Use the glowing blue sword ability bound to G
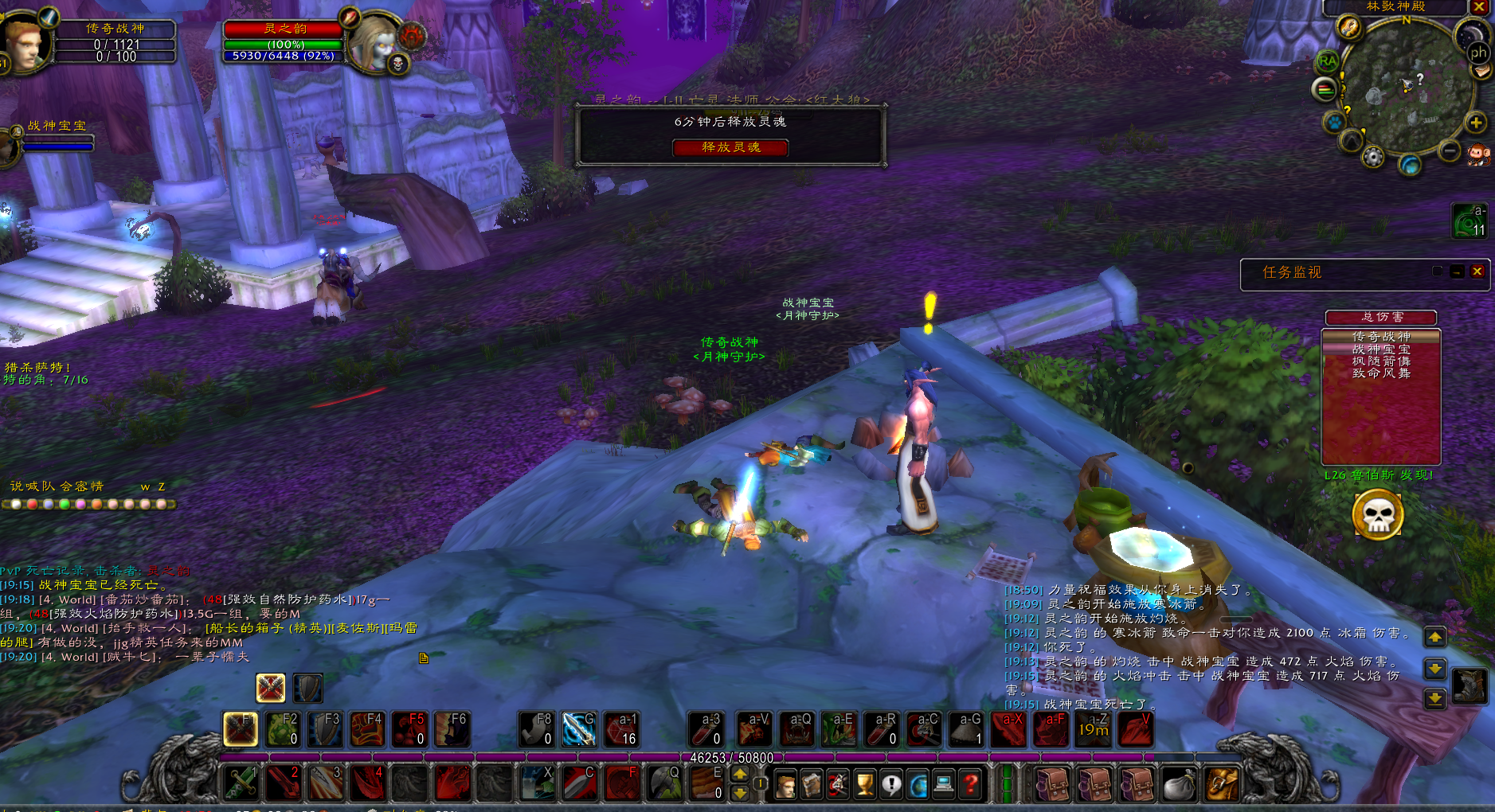Image resolution: width=1495 pixels, height=812 pixels. 579,729
